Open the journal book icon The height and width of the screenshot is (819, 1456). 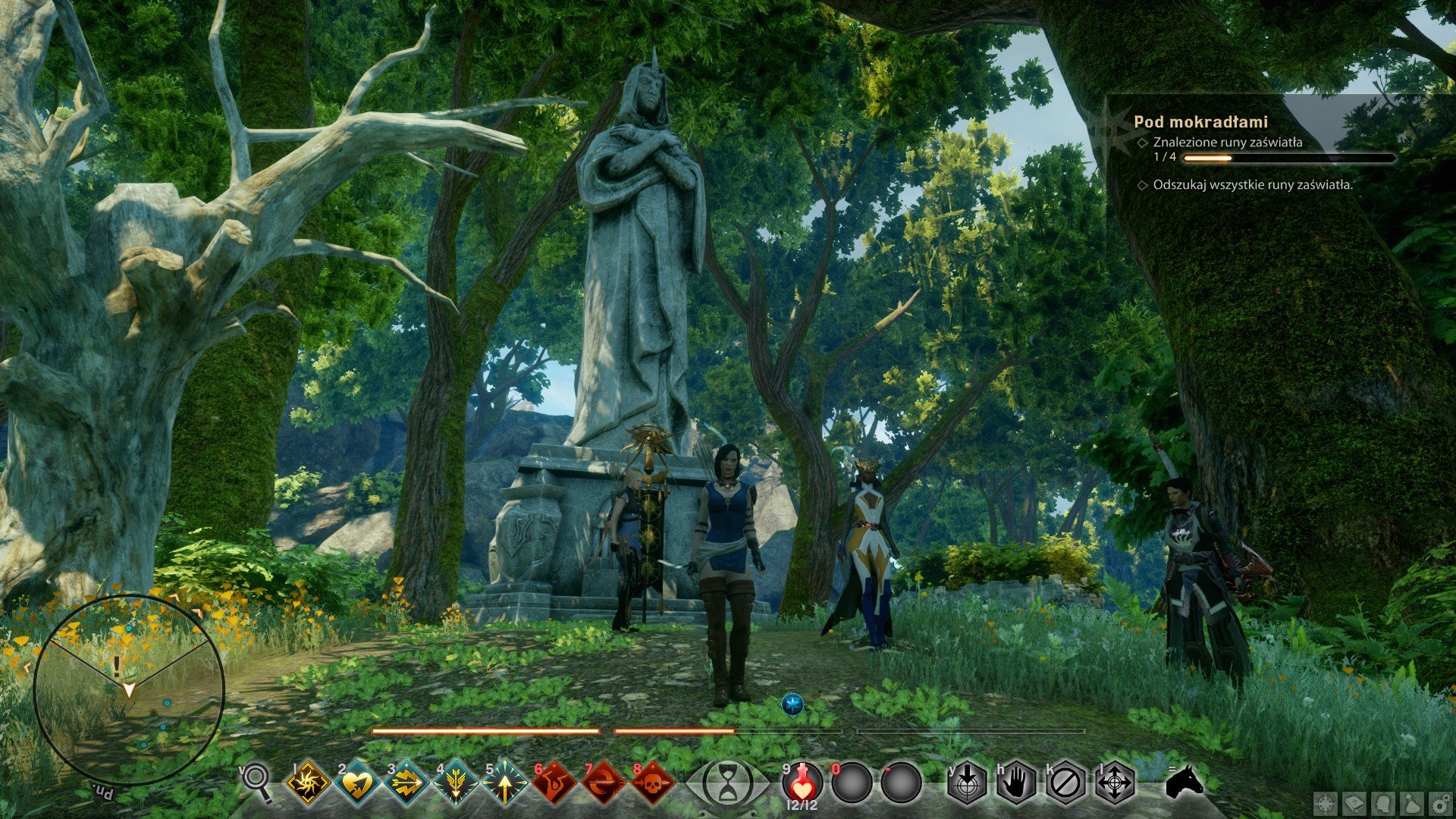tap(1355, 804)
